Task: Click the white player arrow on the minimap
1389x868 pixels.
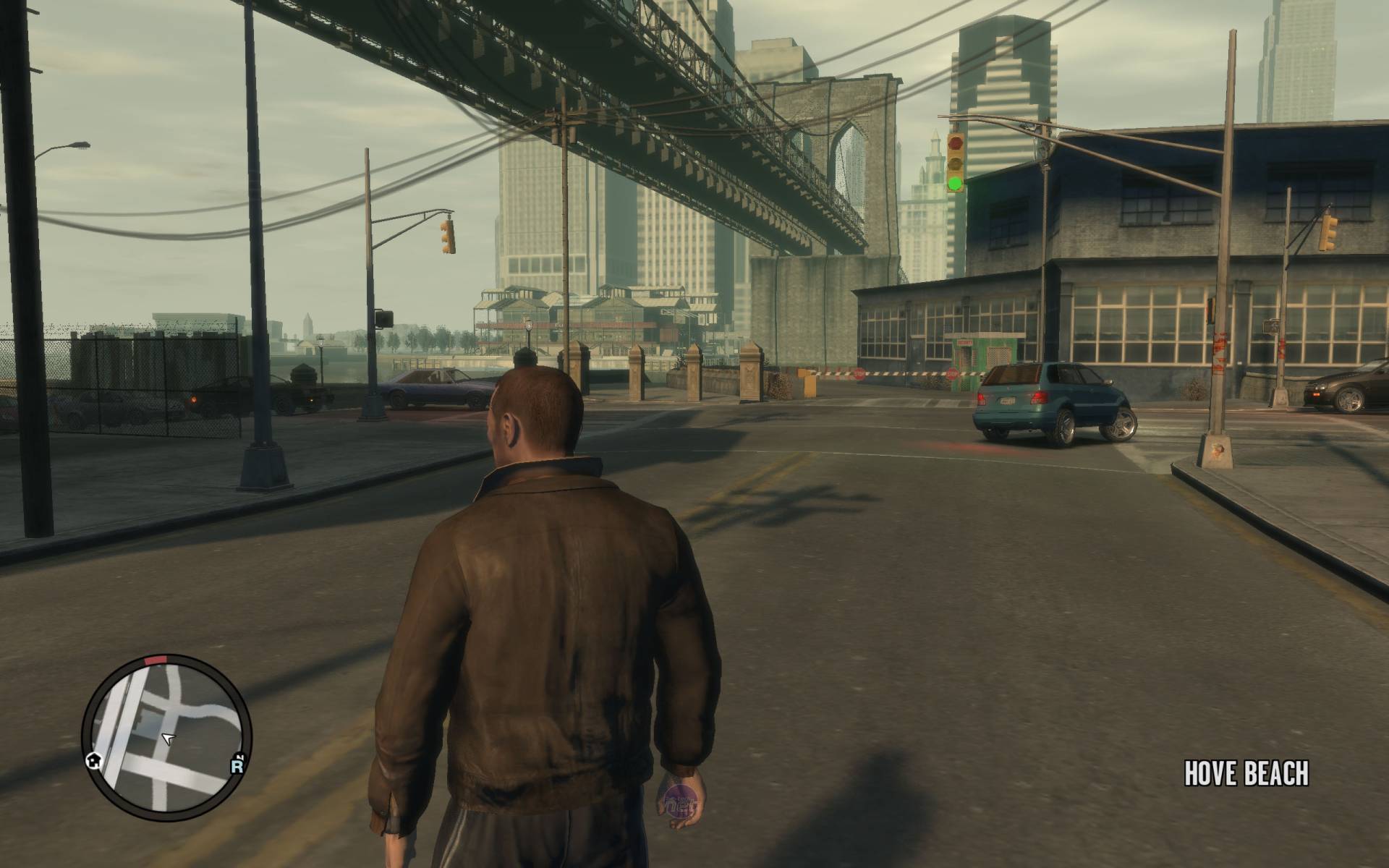Action: point(168,739)
